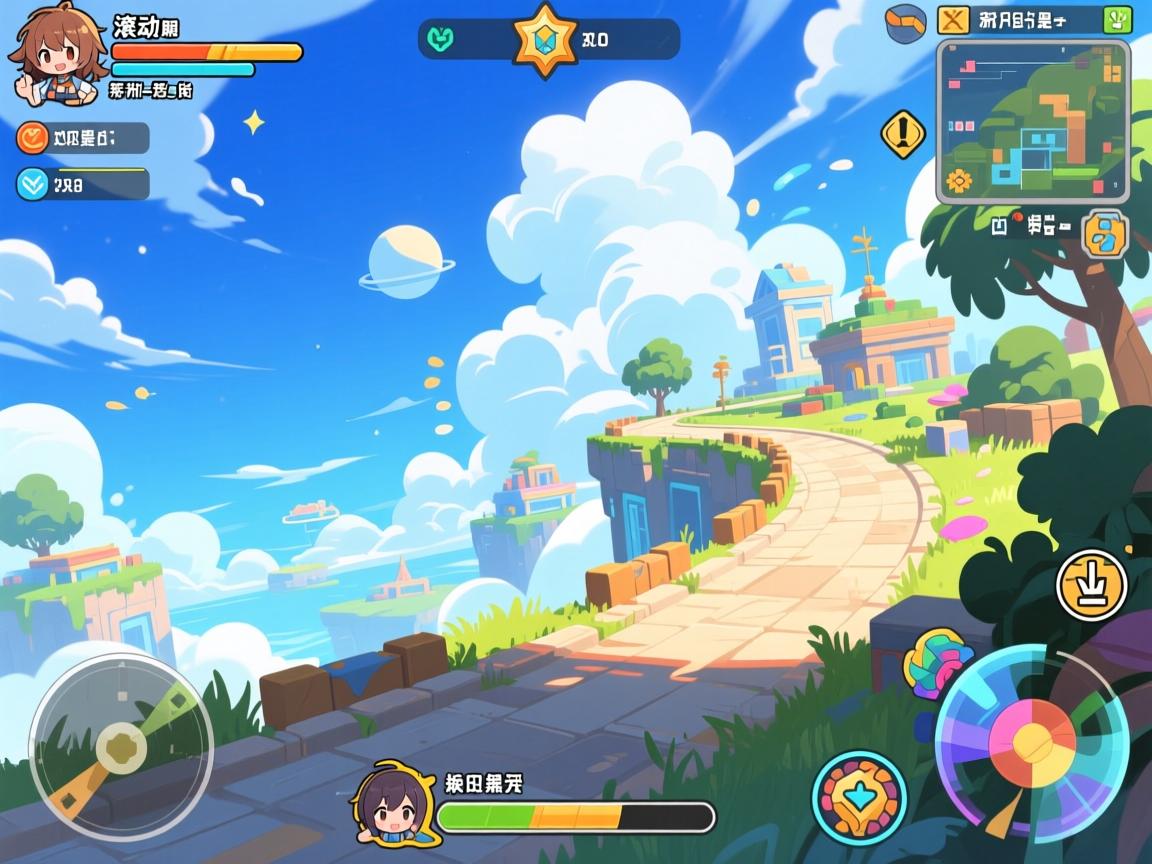The height and width of the screenshot is (864, 1152).
Task: Trigger the teal-ringed diamond skill button
Action: point(859,797)
